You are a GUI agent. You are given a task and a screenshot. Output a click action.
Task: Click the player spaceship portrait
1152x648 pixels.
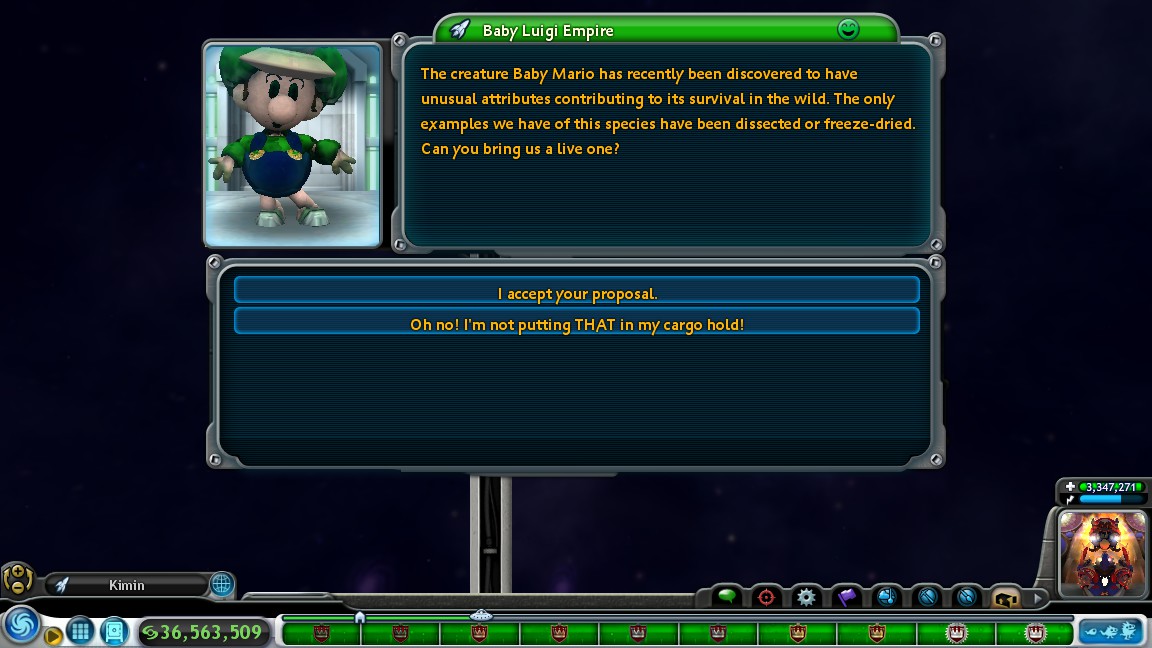tap(1103, 553)
